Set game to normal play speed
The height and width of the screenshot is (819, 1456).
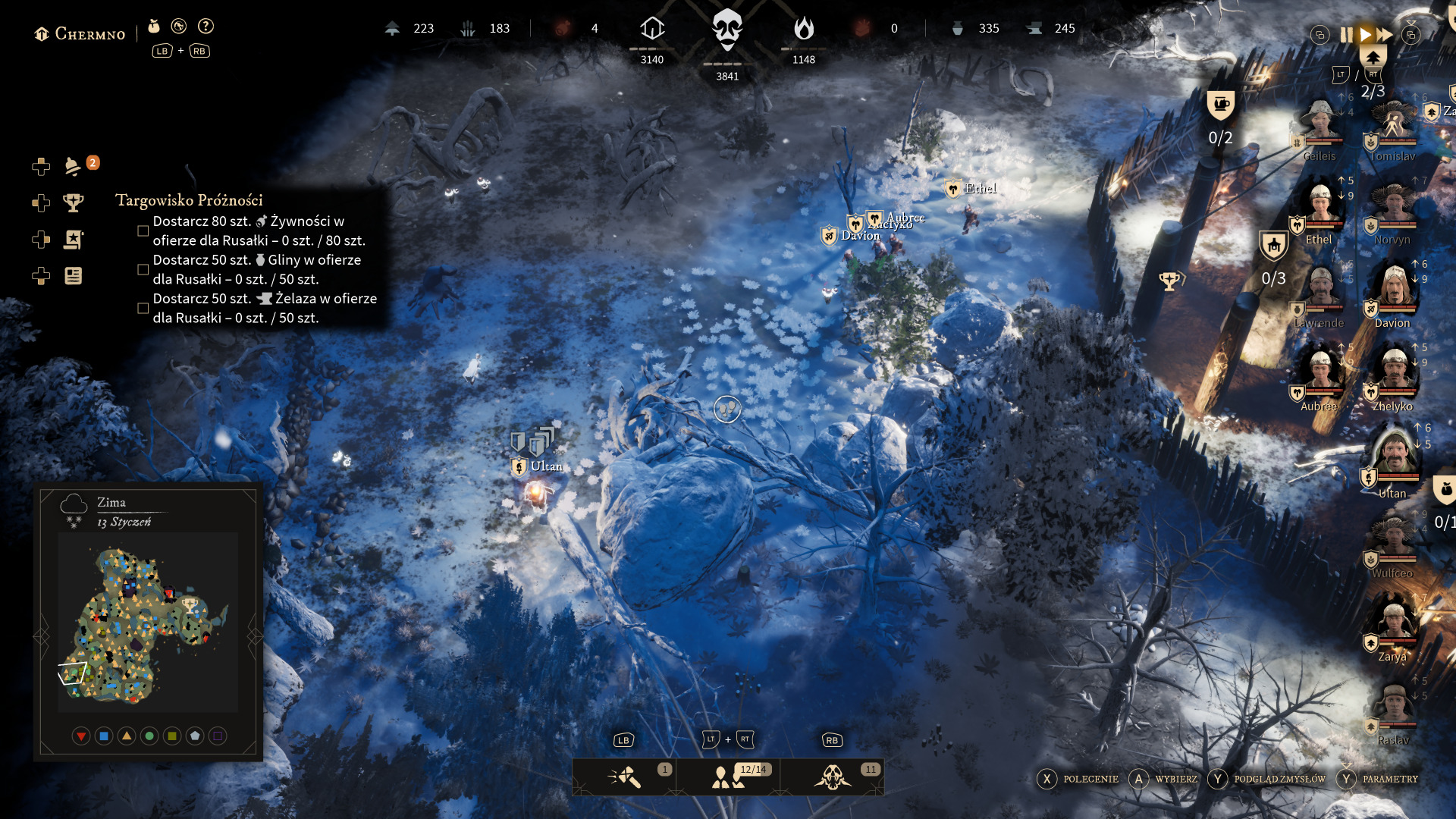click(x=1365, y=35)
